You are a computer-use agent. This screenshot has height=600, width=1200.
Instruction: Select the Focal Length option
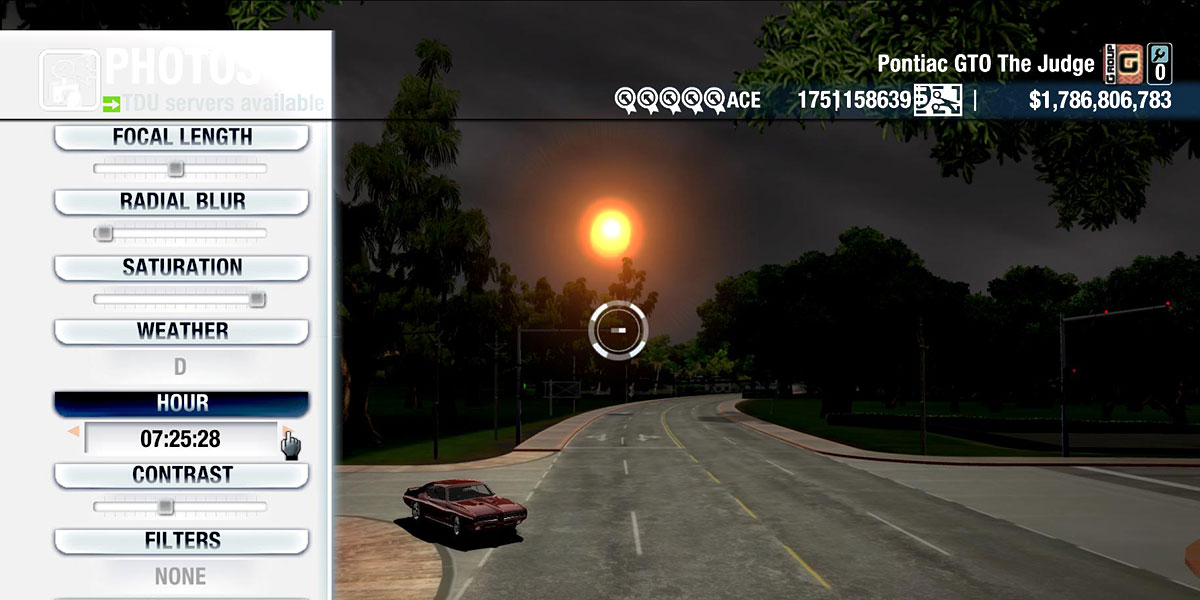pos(181,137)
